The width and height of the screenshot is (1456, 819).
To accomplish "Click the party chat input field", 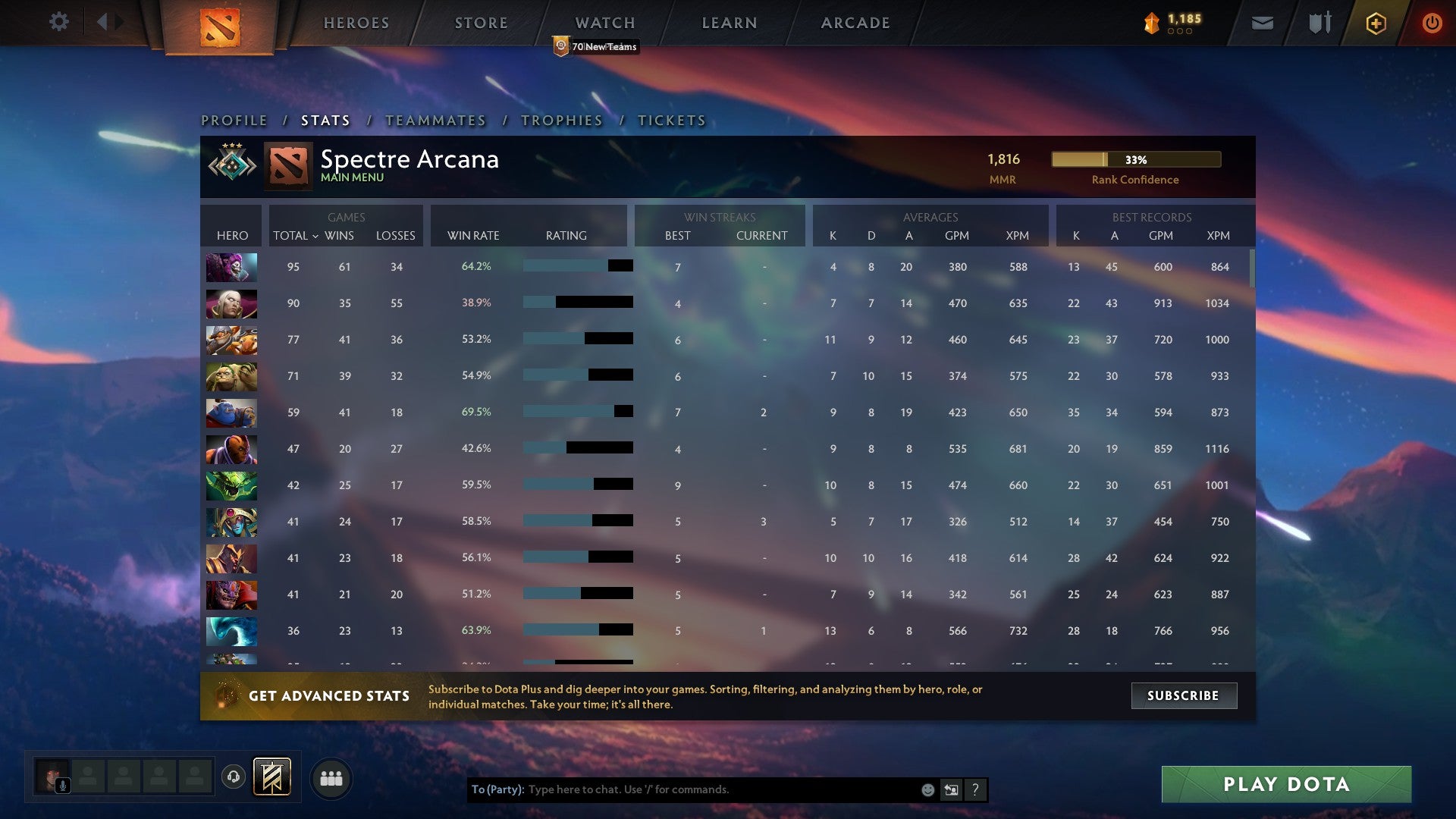I will pos(682,789).
